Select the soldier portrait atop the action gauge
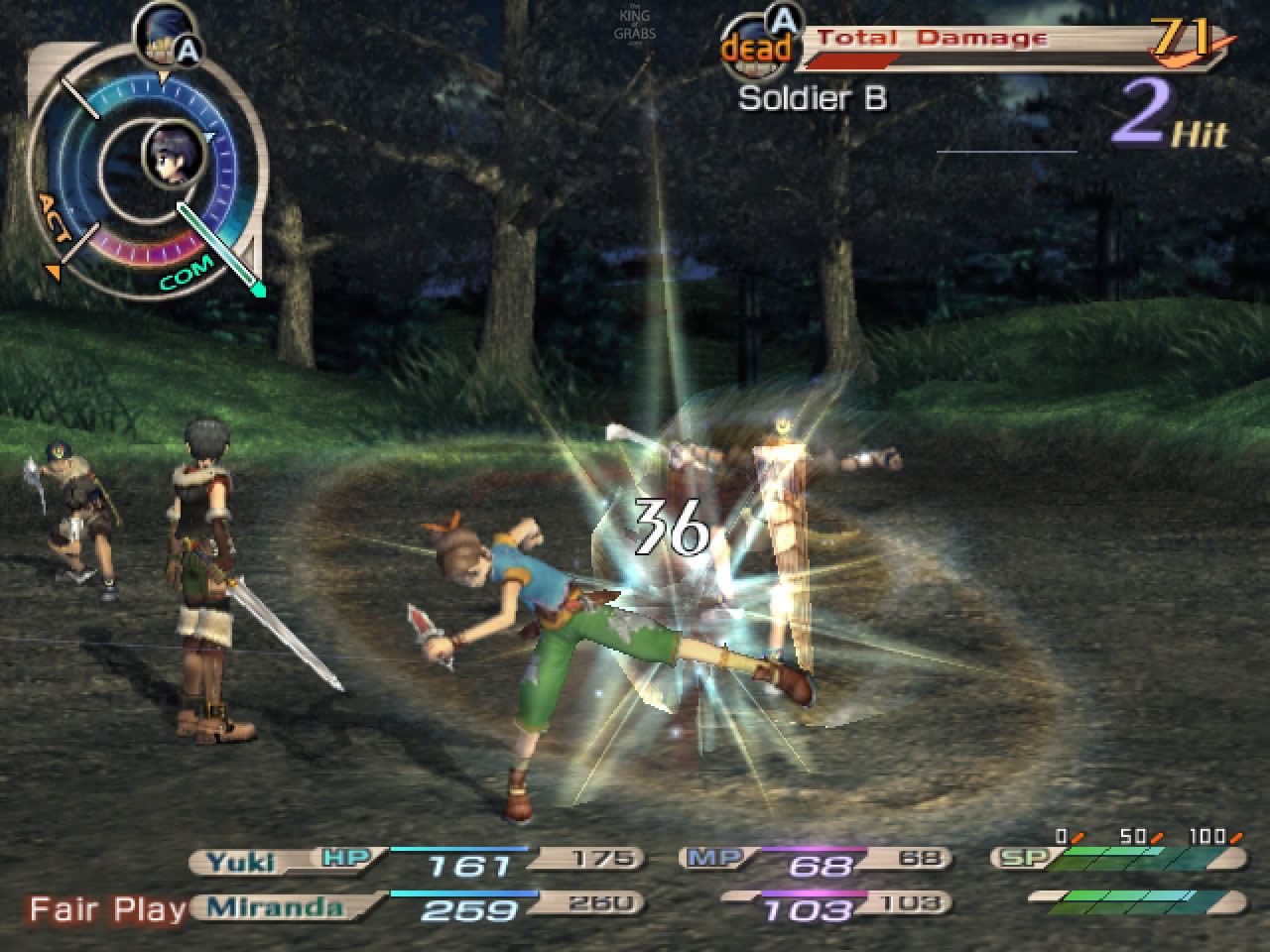1270x952 pixels. point(159,32)
